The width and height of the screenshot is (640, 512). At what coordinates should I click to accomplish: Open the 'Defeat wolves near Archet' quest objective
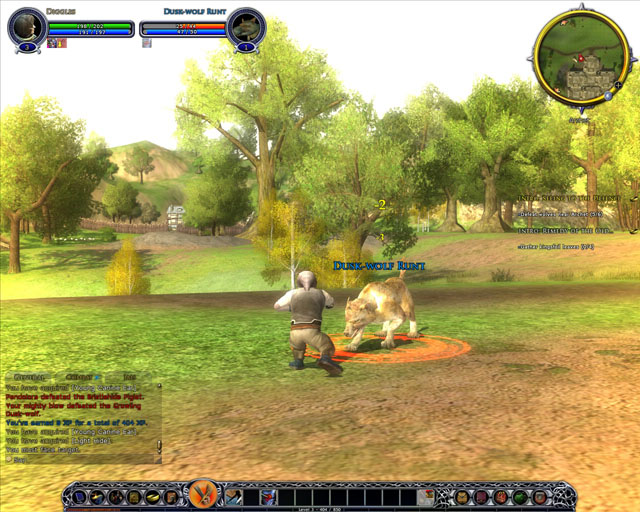click(561, 214)
